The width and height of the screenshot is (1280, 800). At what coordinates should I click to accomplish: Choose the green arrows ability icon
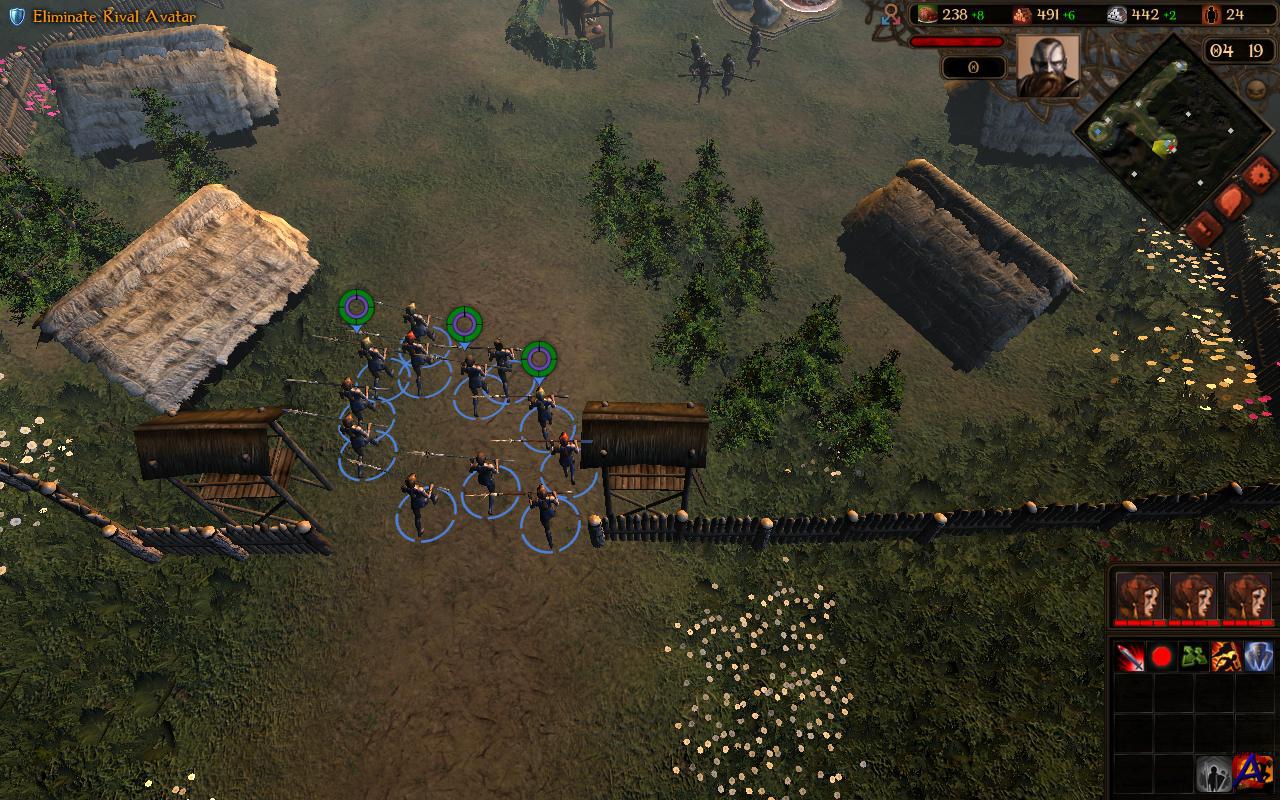[1194, 657]
